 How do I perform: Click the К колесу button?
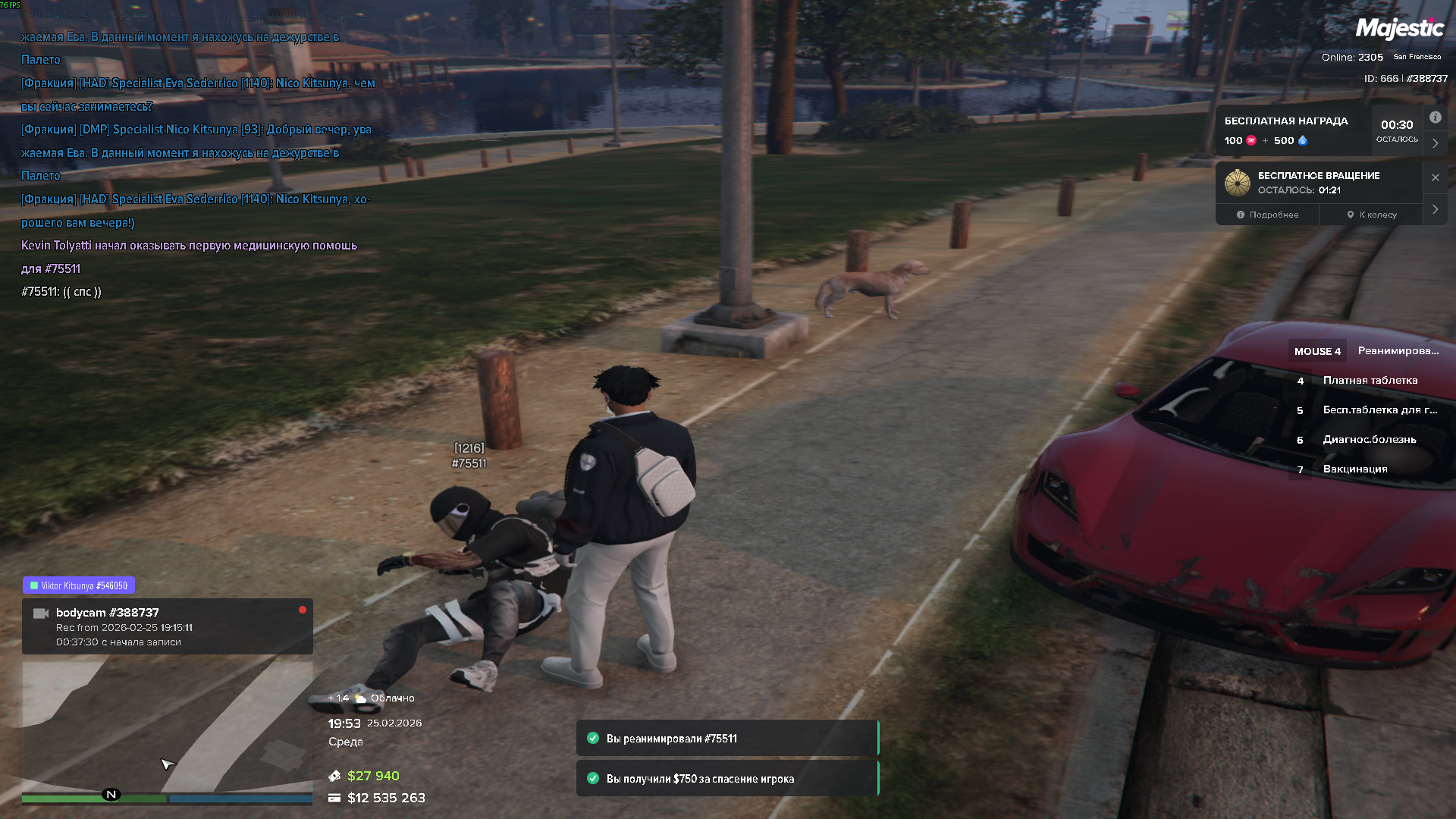[x=1372, y=215]
